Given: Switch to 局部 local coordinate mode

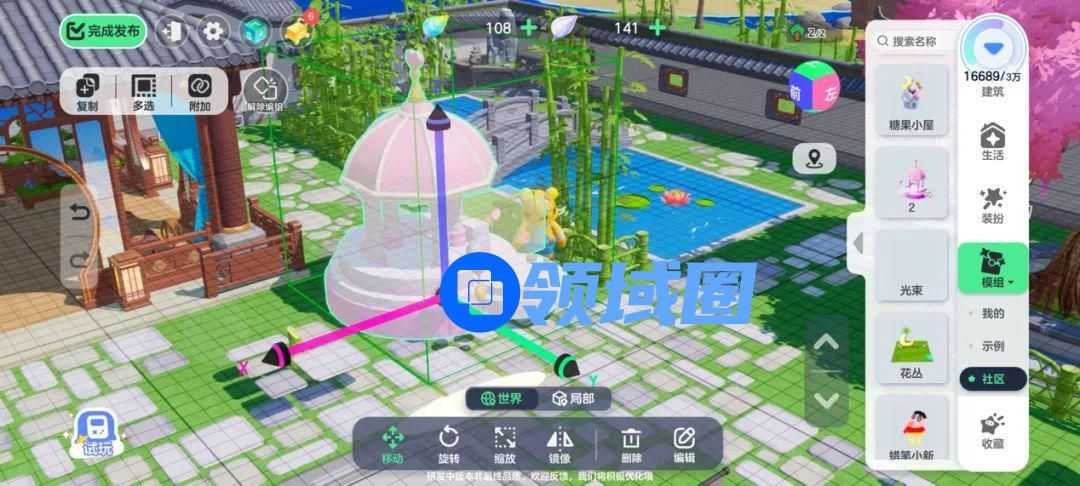Looking at the screenshot, I should click(580, 398).
